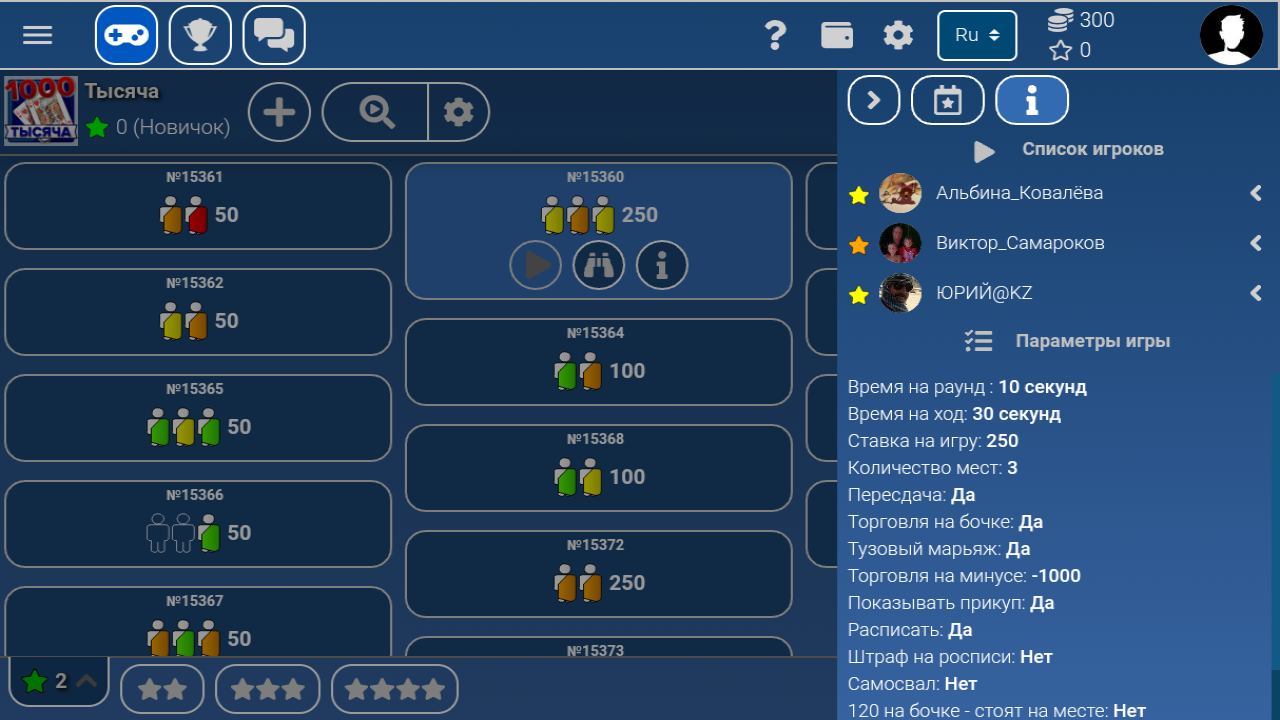Open the search tables magnifier icon
The image size is (1280, 720).
374,111
